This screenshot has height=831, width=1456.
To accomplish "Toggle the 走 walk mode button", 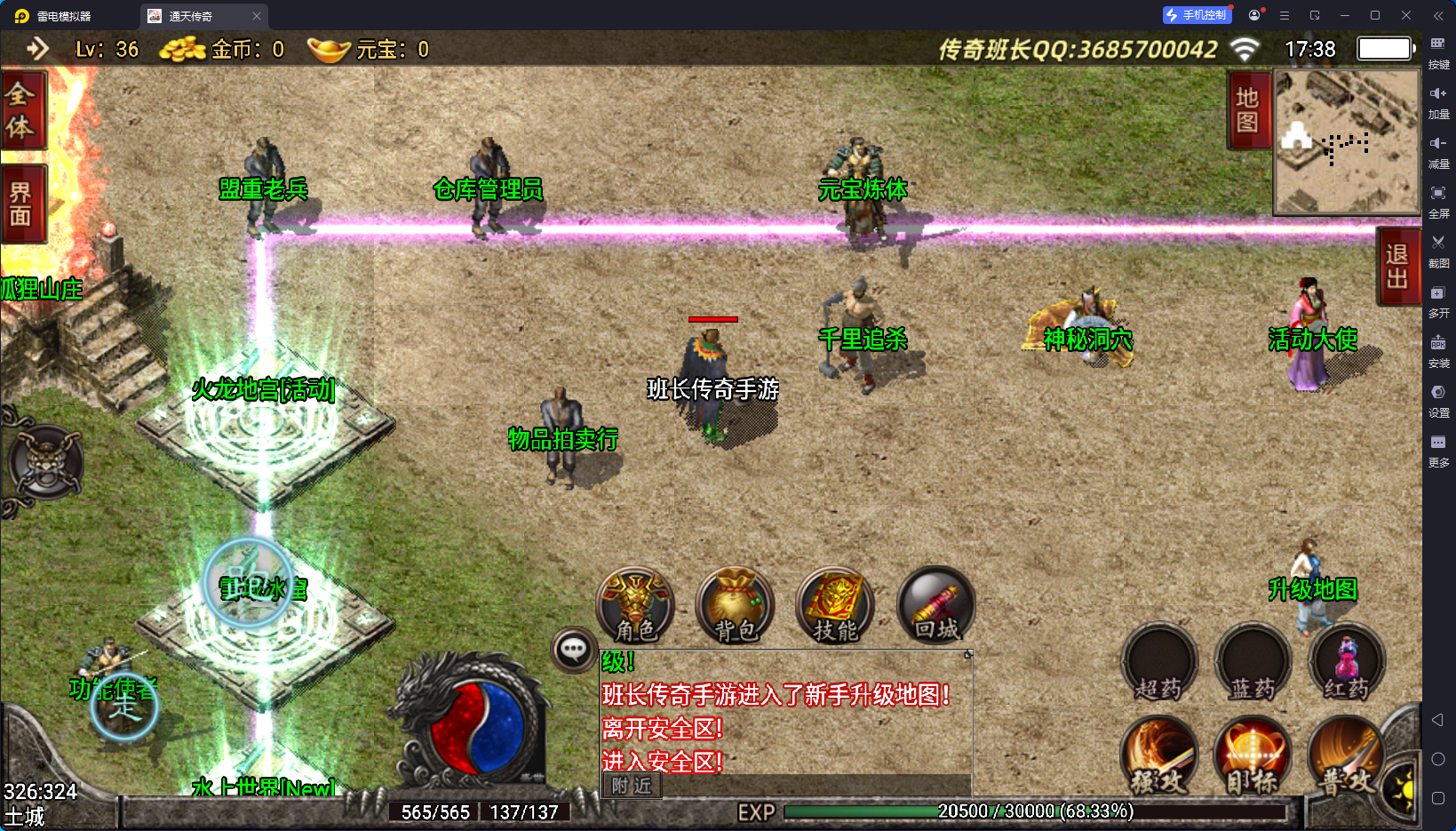I will tap(124, 707).
